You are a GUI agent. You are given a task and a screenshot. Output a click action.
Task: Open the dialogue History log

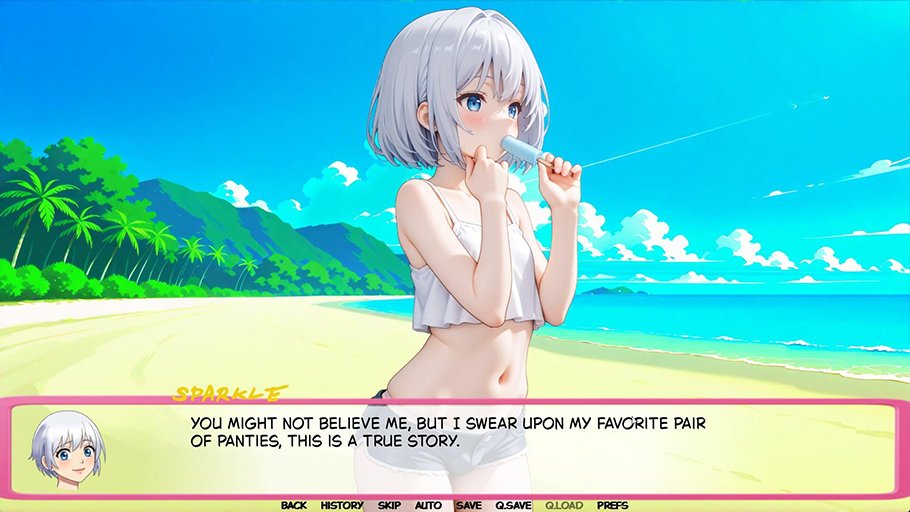coord(342,505)
